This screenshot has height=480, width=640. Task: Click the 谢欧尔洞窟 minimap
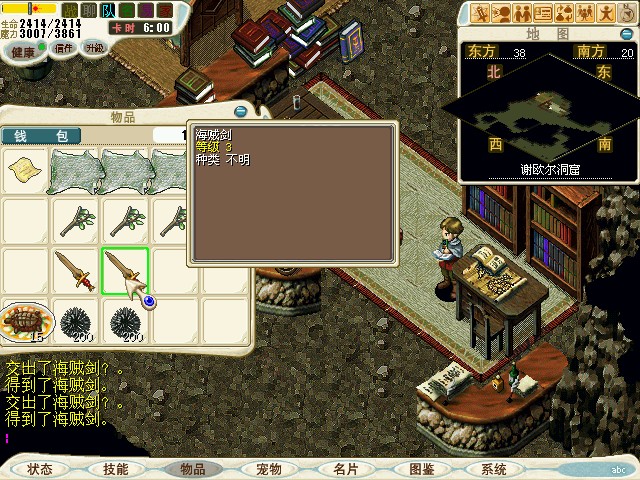coord(545,117)
